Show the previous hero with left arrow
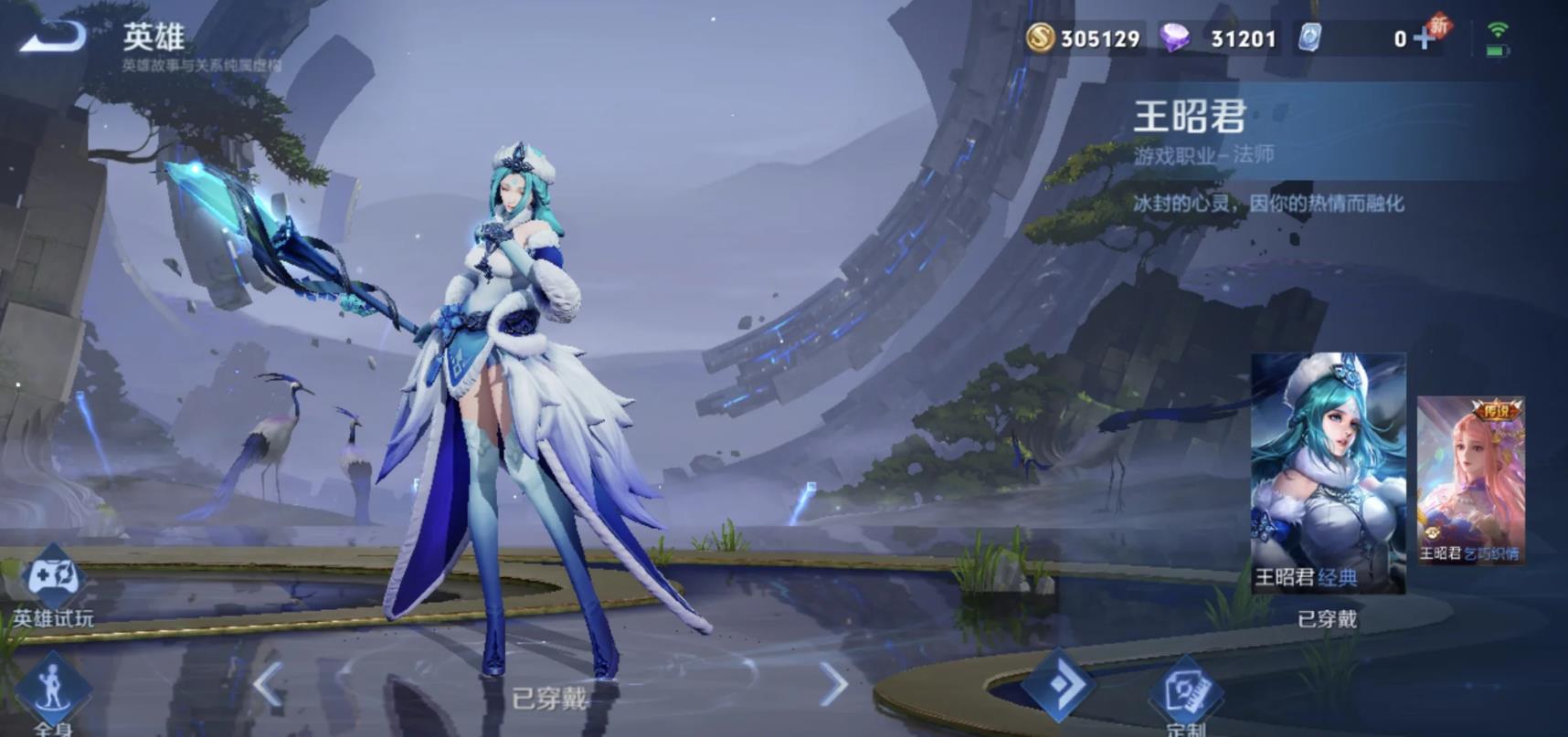This screenshot has width=1568, height=737. click(x=268, y=684)
